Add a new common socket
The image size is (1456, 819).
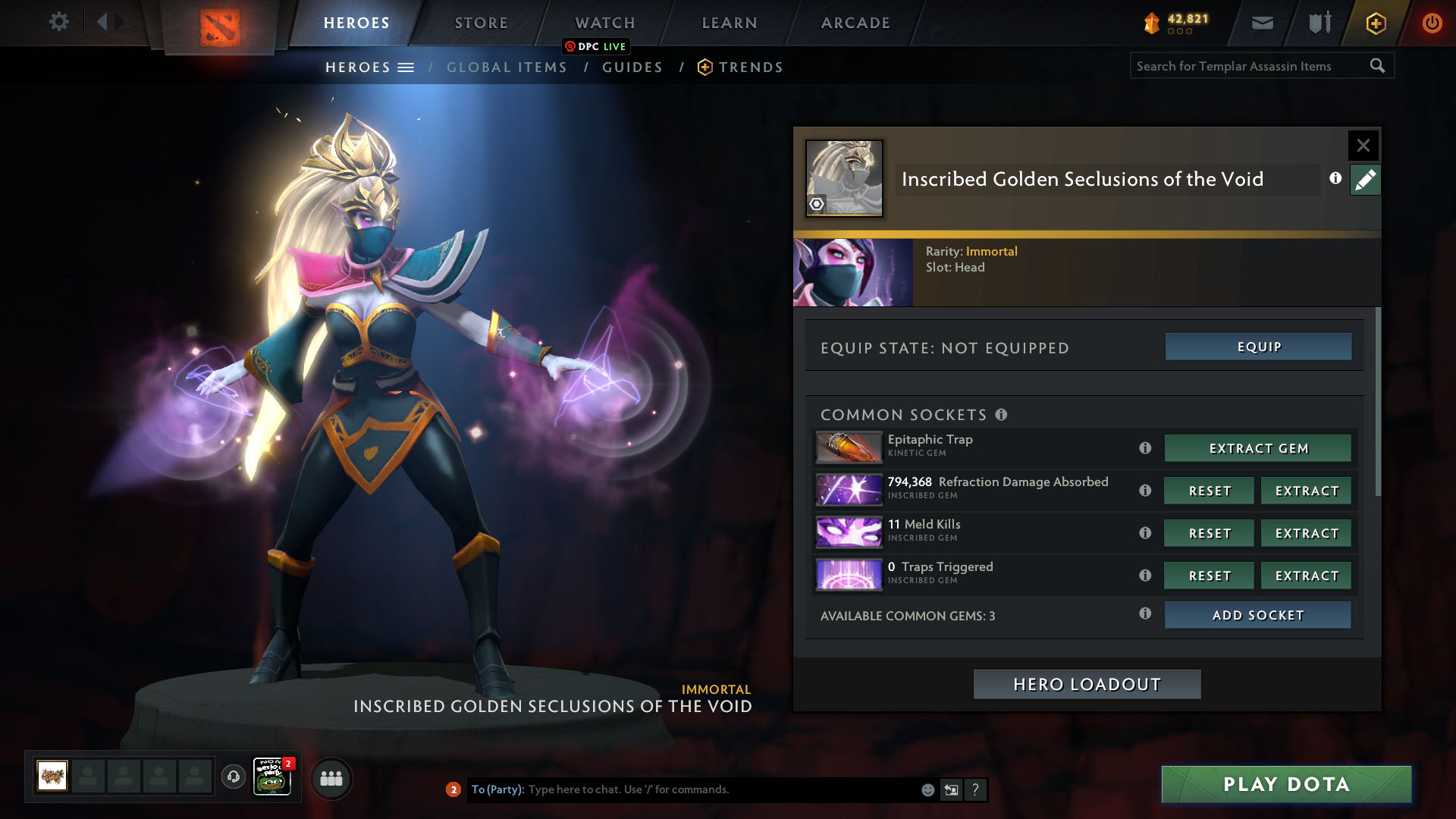point(1258,615)
